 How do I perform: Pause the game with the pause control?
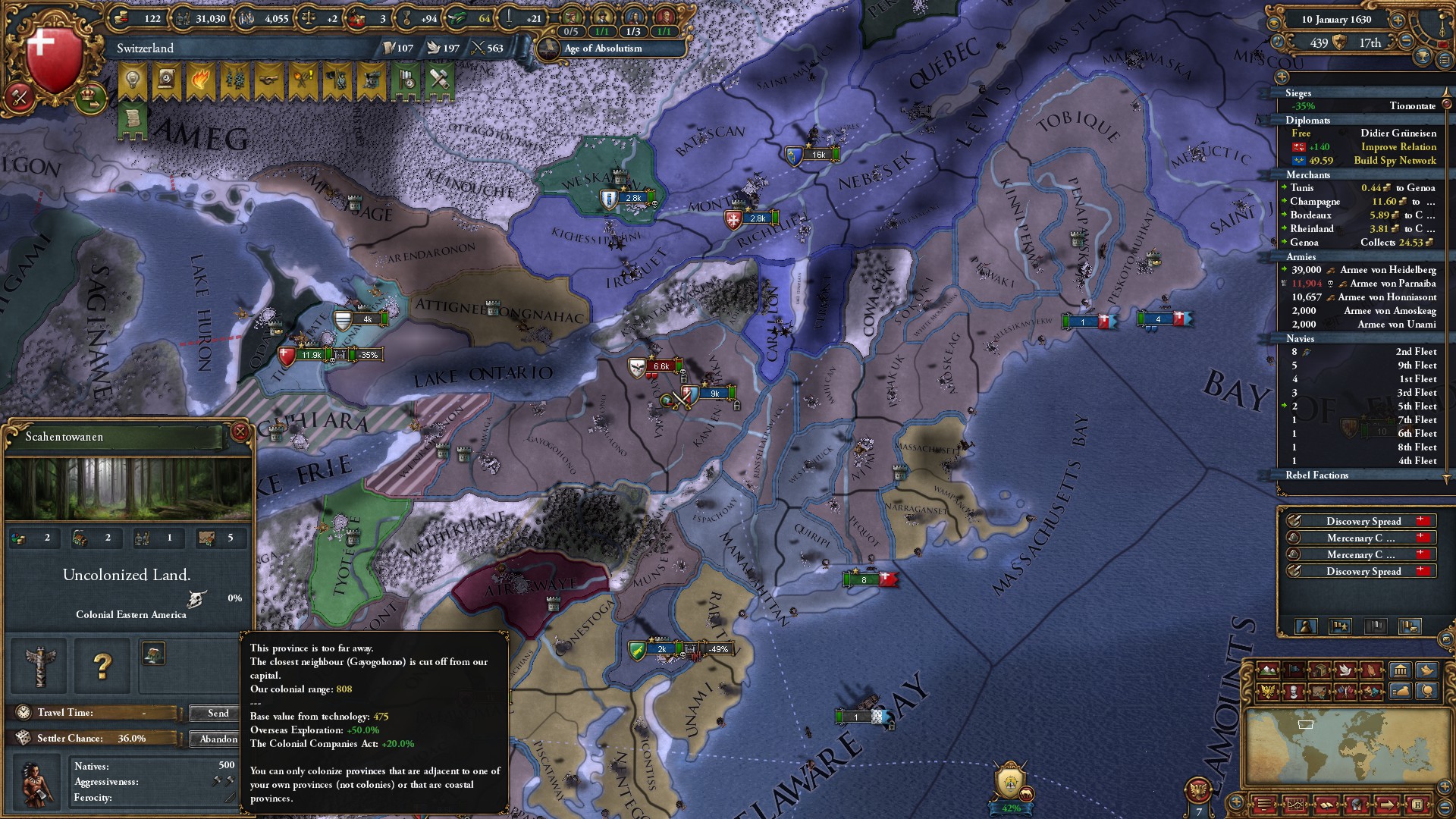1442,44
